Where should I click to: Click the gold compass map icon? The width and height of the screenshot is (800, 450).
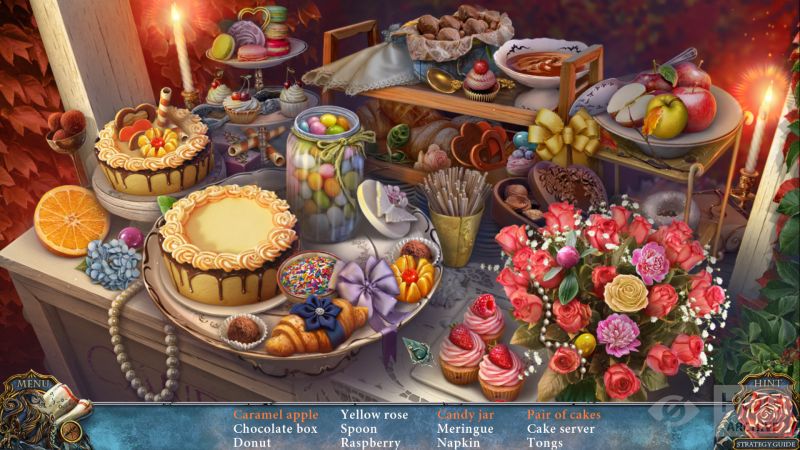click(69, 431)
